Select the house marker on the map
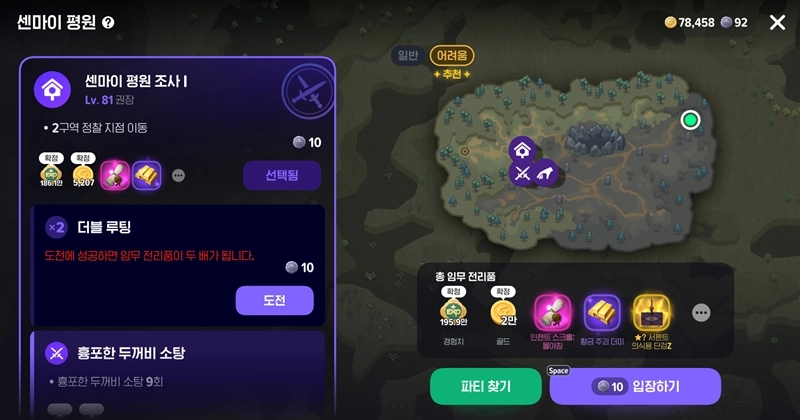 [x=521, y=150]
